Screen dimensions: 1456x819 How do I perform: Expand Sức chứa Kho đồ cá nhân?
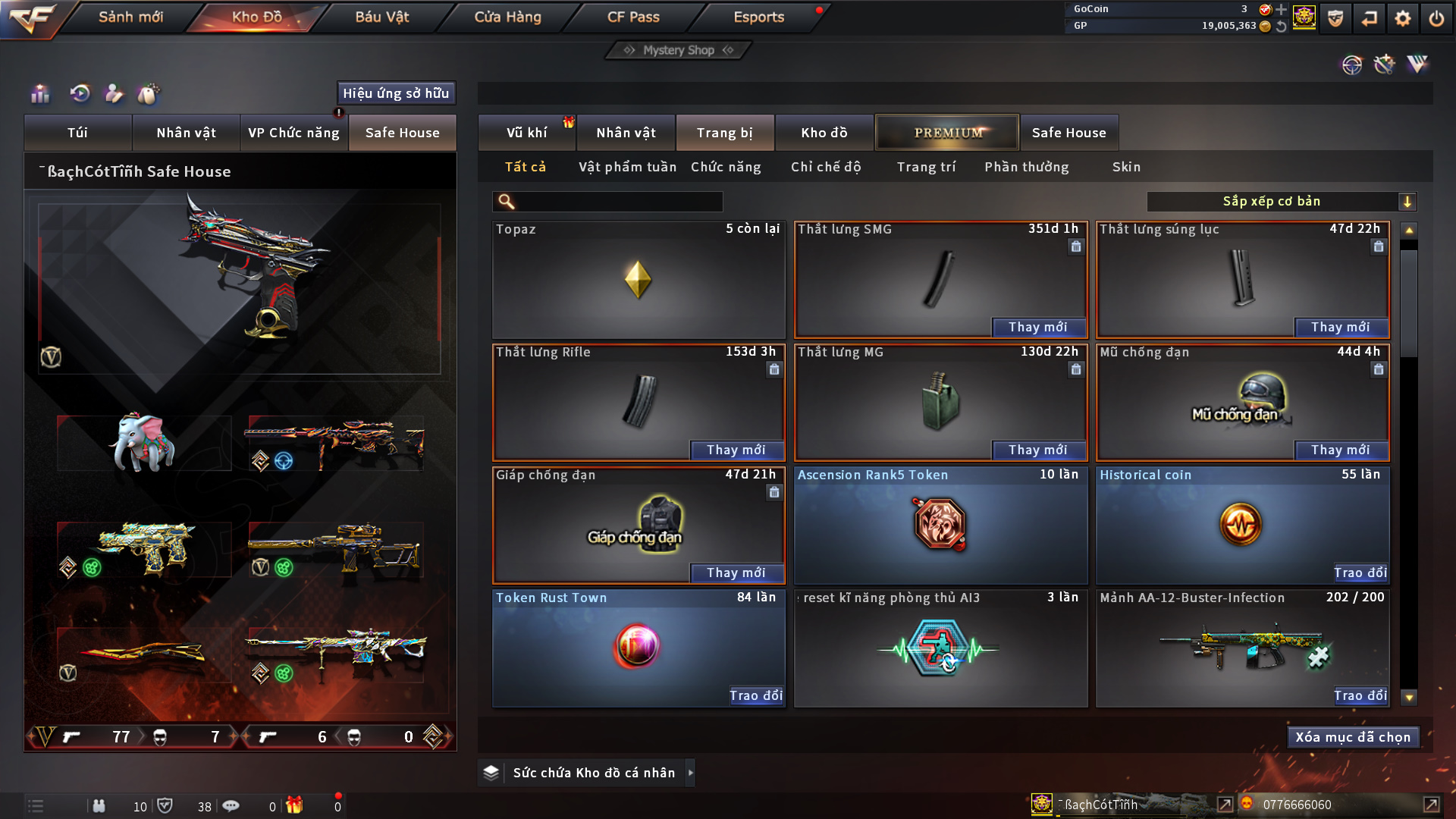[690, 773]
